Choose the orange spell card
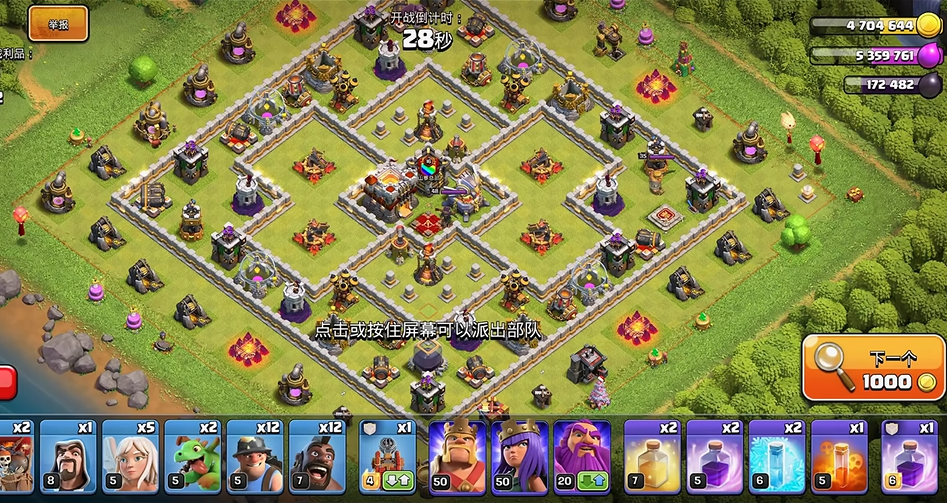Screen dimensions: 947x503 [838, 458]
